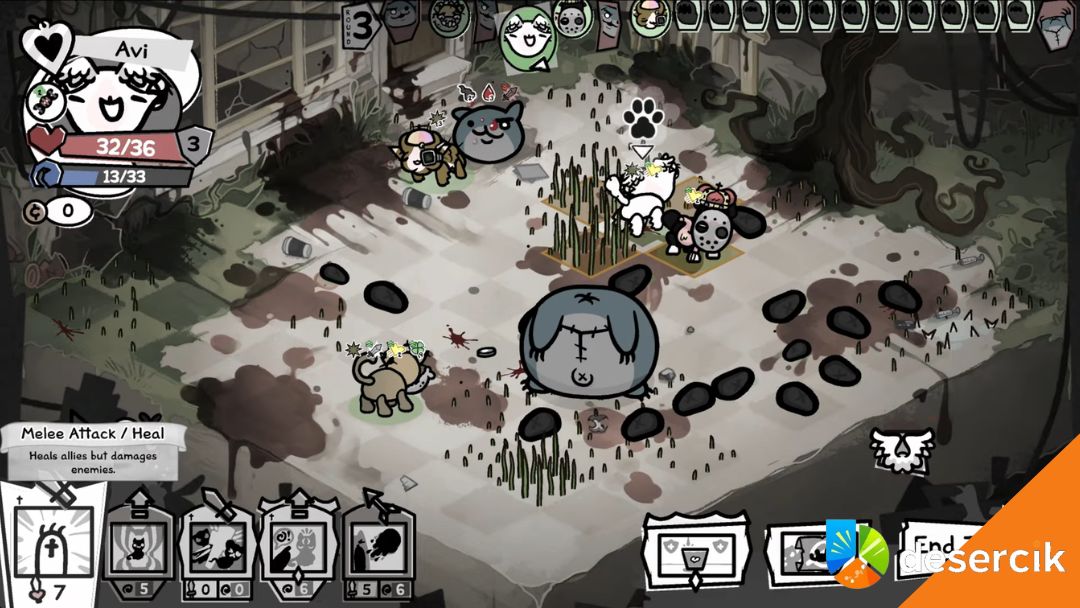The width and height of the screenshot is (1080, 608).
Task: Open the bucket item panel button
Action: click(695, 550)
